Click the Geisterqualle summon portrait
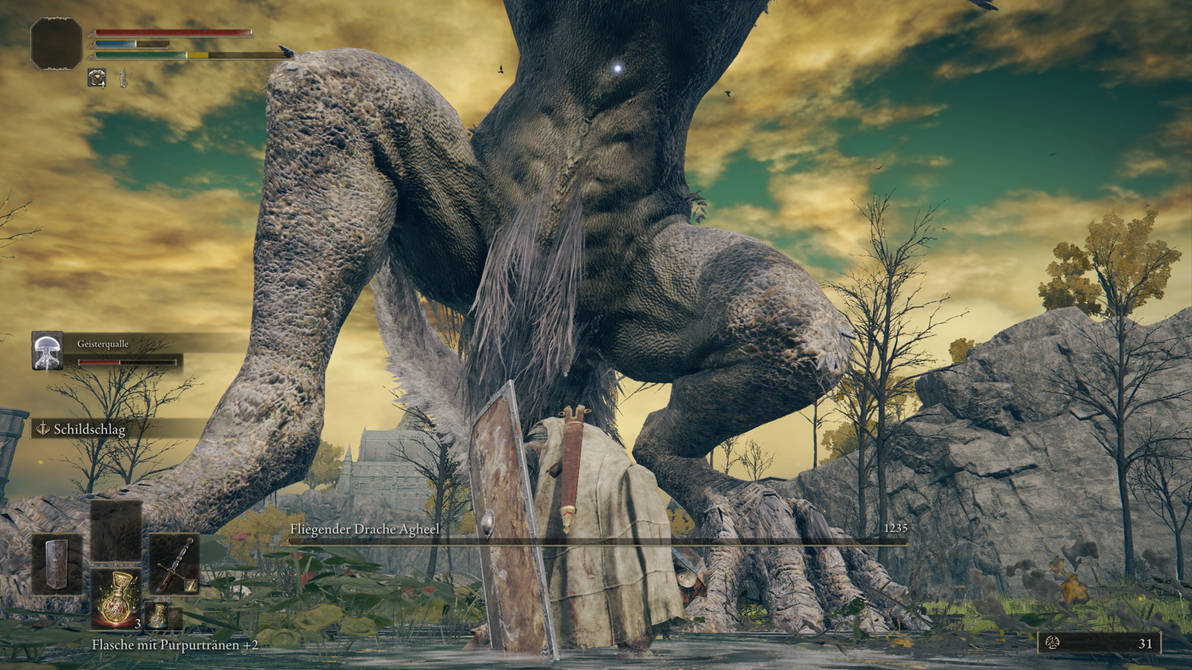The image size is (1192, 670). [47, 351]
